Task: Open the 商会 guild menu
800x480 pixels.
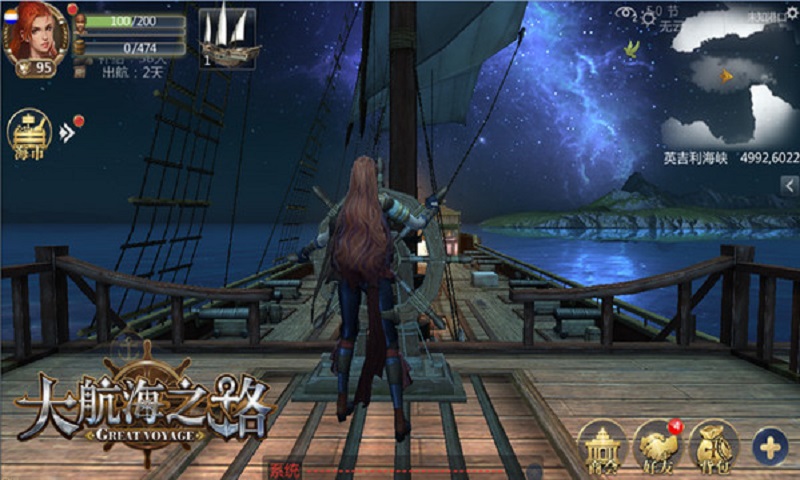Action: click(x=602, y=446)
